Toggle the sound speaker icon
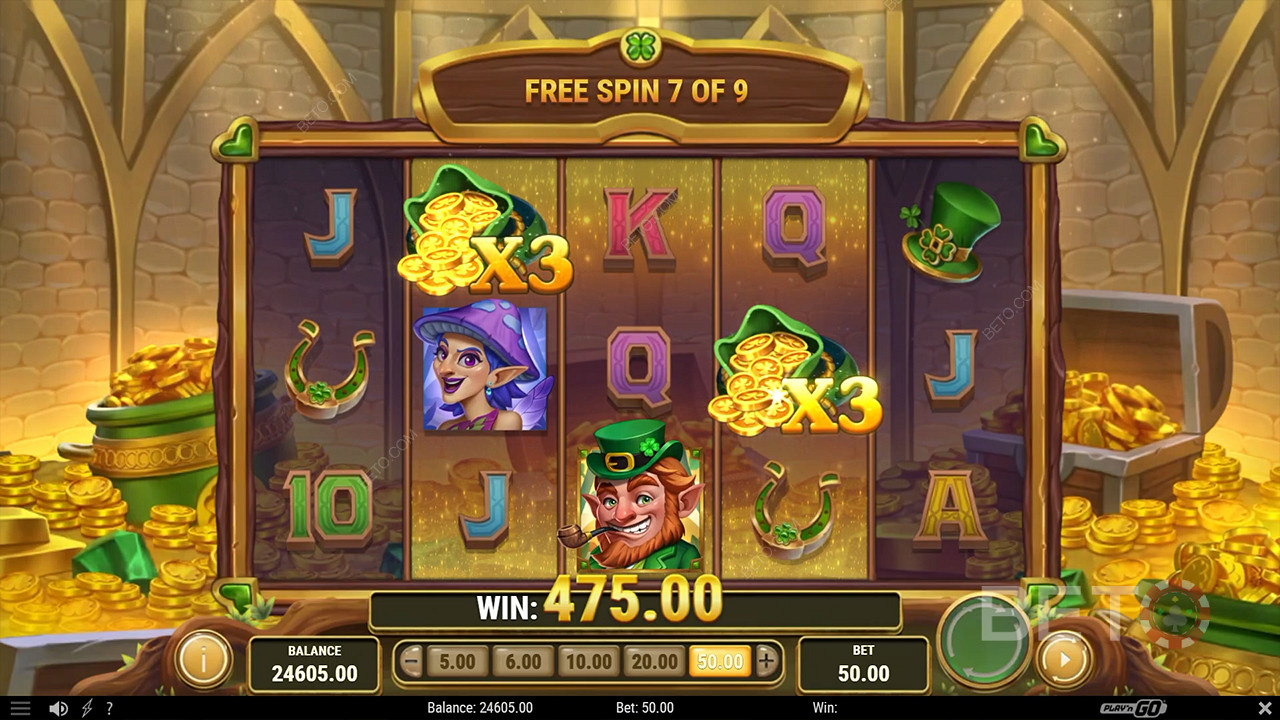This screenshot has height=720, width=1280. pyautogui.click(x=59, y=708)
